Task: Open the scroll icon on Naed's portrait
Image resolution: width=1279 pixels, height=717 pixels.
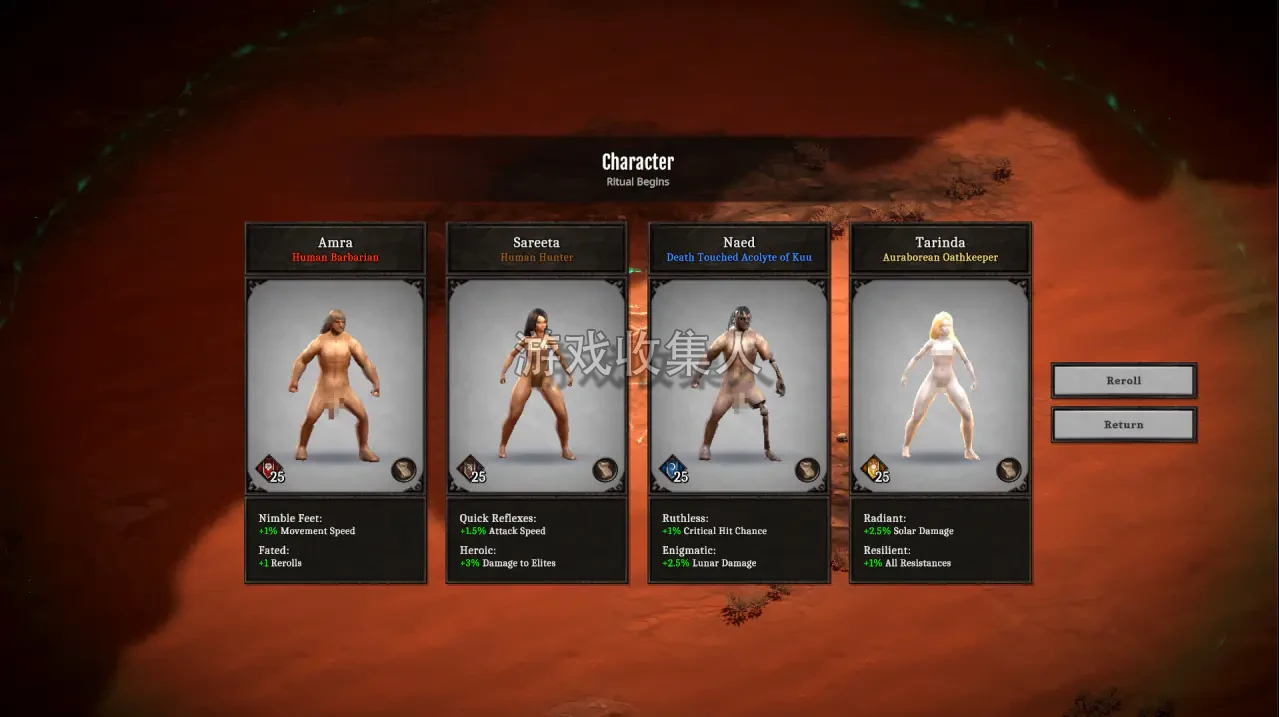Action: [x=807, y=470]
